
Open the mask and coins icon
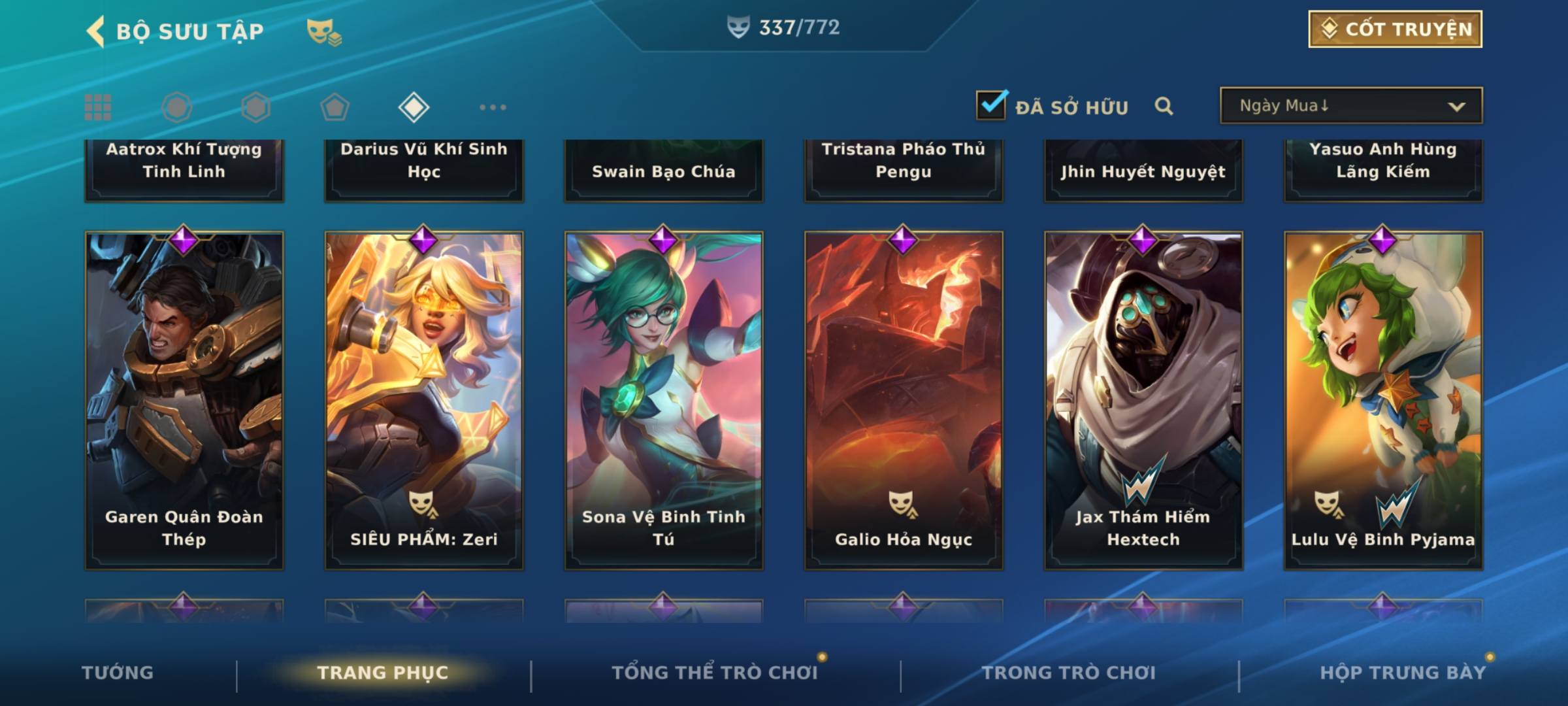(x=324, y=32)
